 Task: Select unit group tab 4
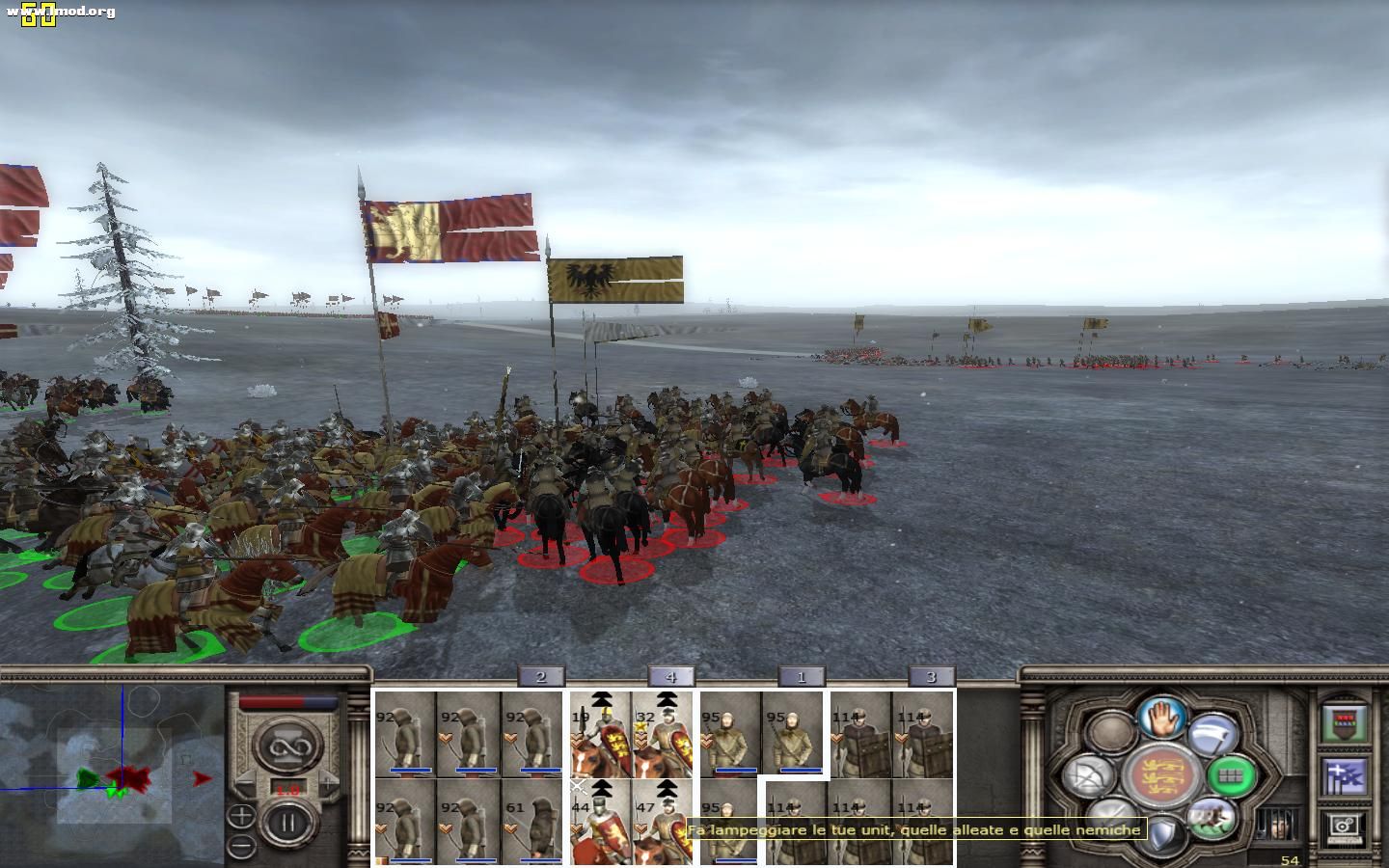tap(670, 677)
